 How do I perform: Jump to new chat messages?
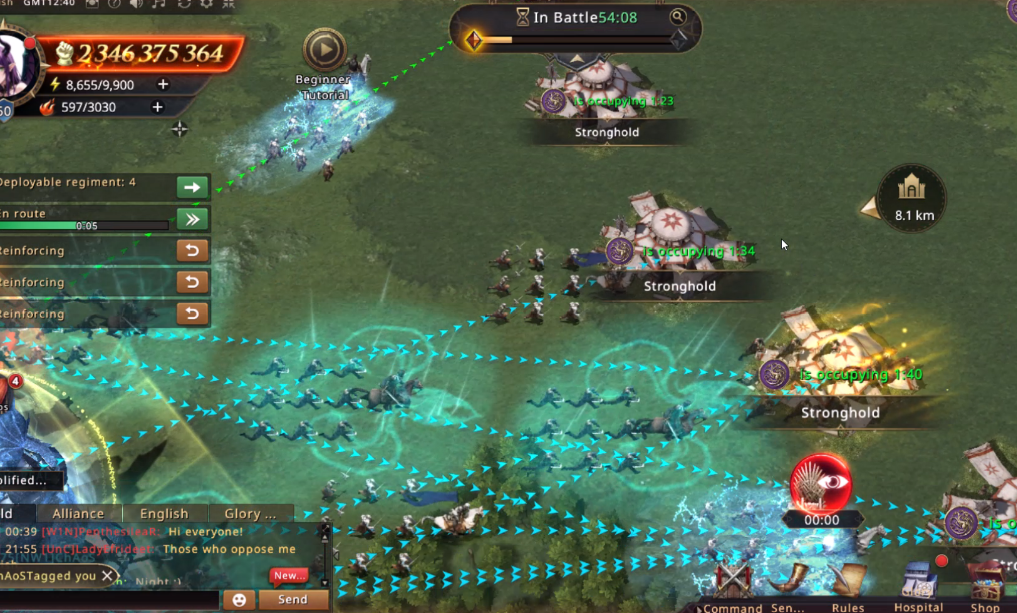pyautogui.click(x=289, y=576)
